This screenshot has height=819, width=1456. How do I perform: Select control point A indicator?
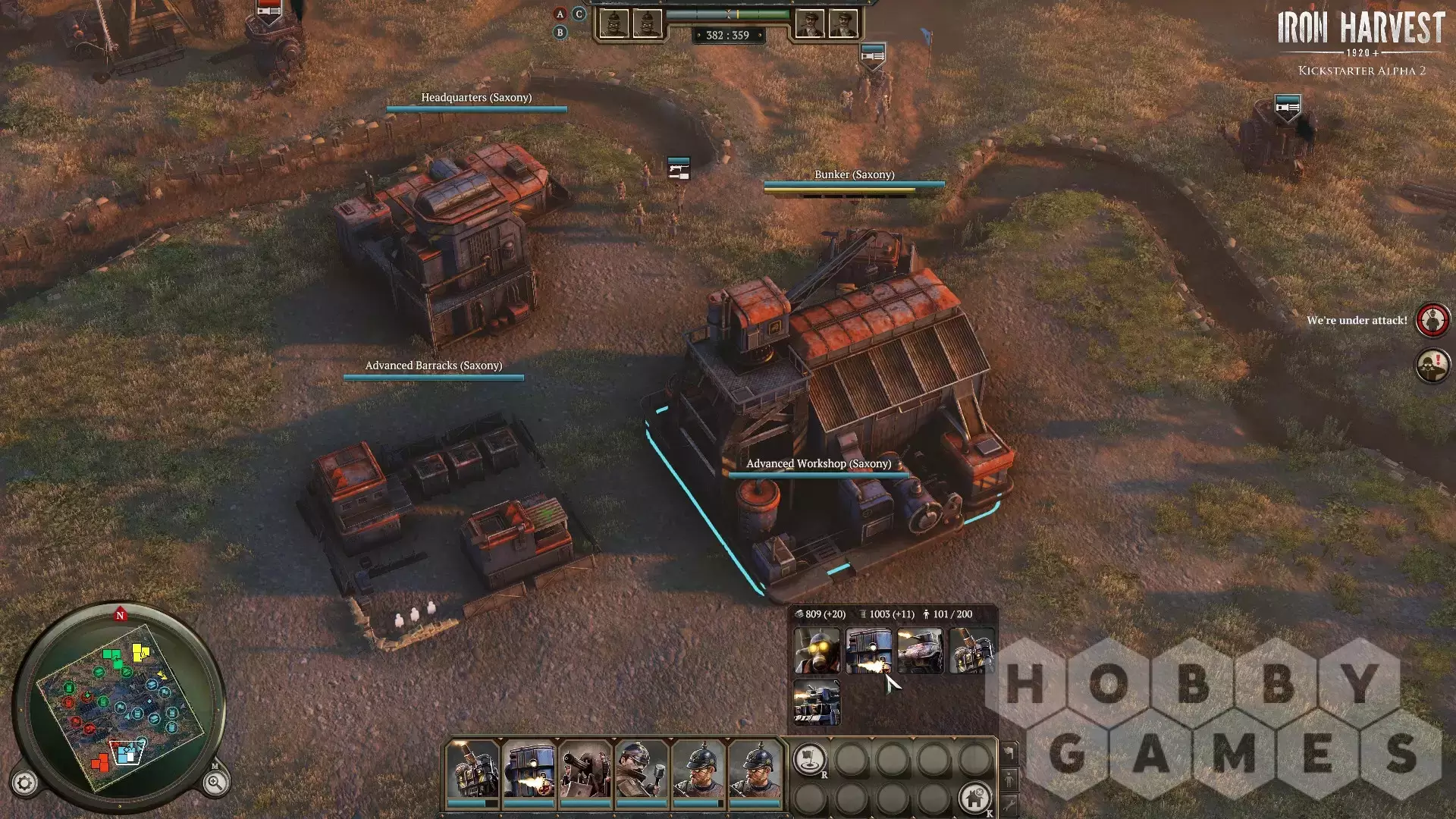[x=560, y=14]
